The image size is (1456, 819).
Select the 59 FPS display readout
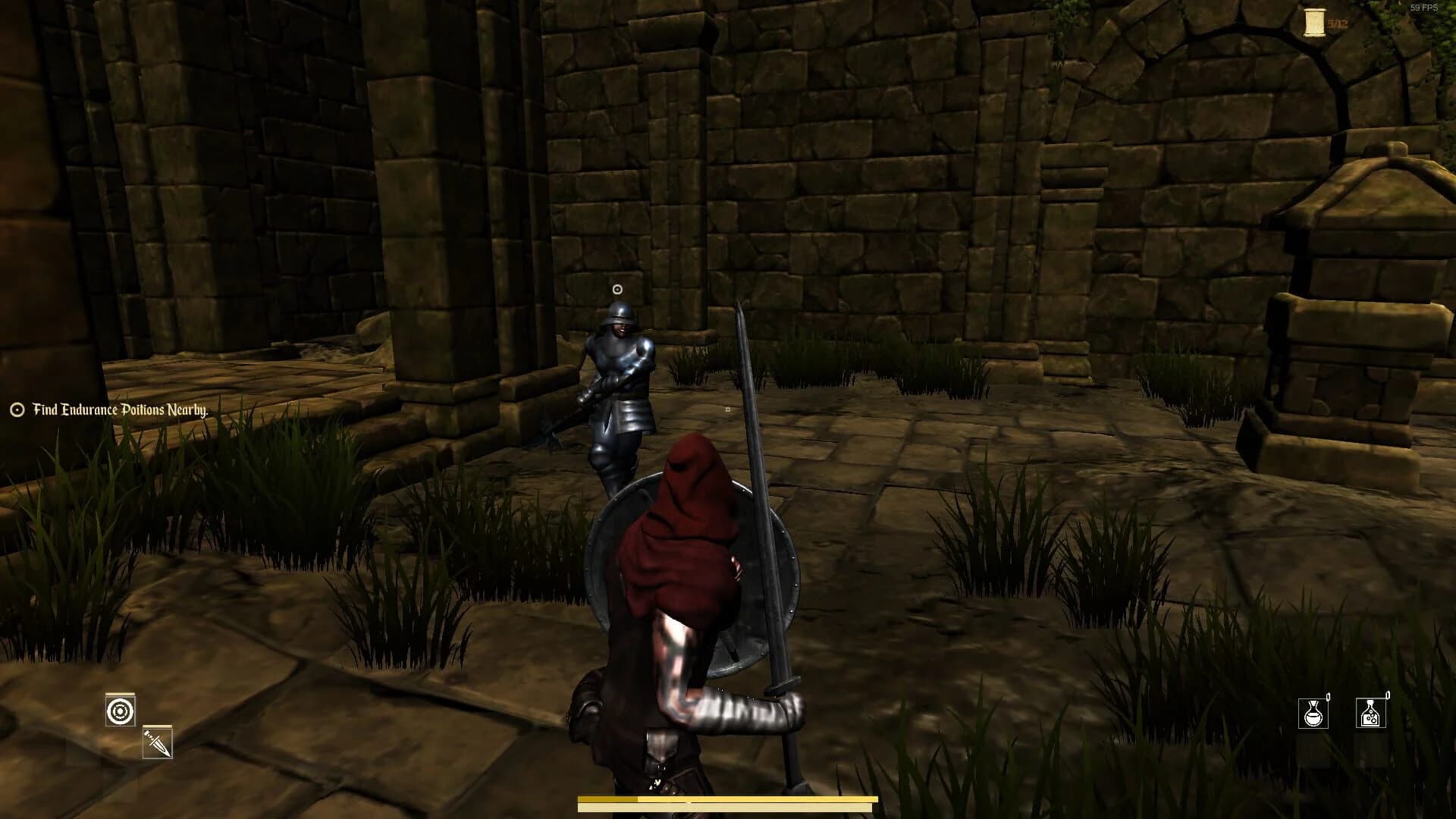(x=1426, y=8)
